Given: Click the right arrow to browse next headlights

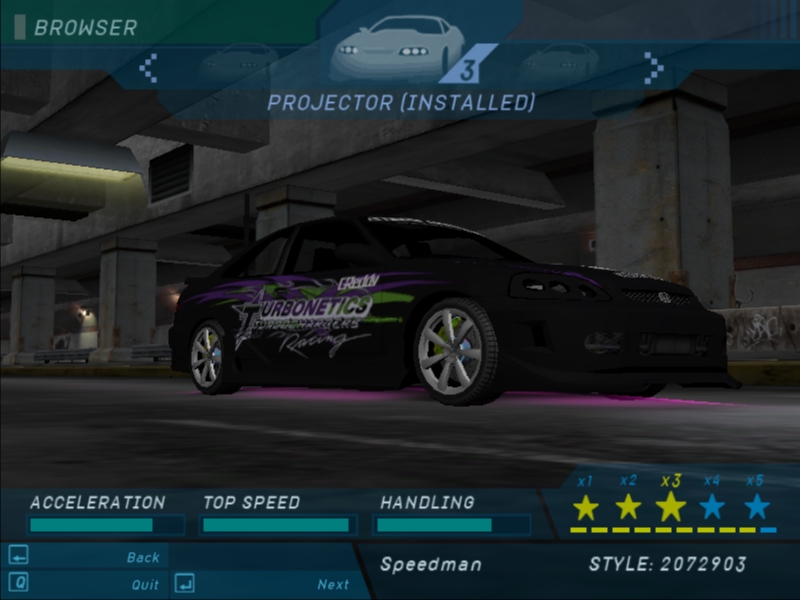Looking at the screenshot, I should pos(653,68).
